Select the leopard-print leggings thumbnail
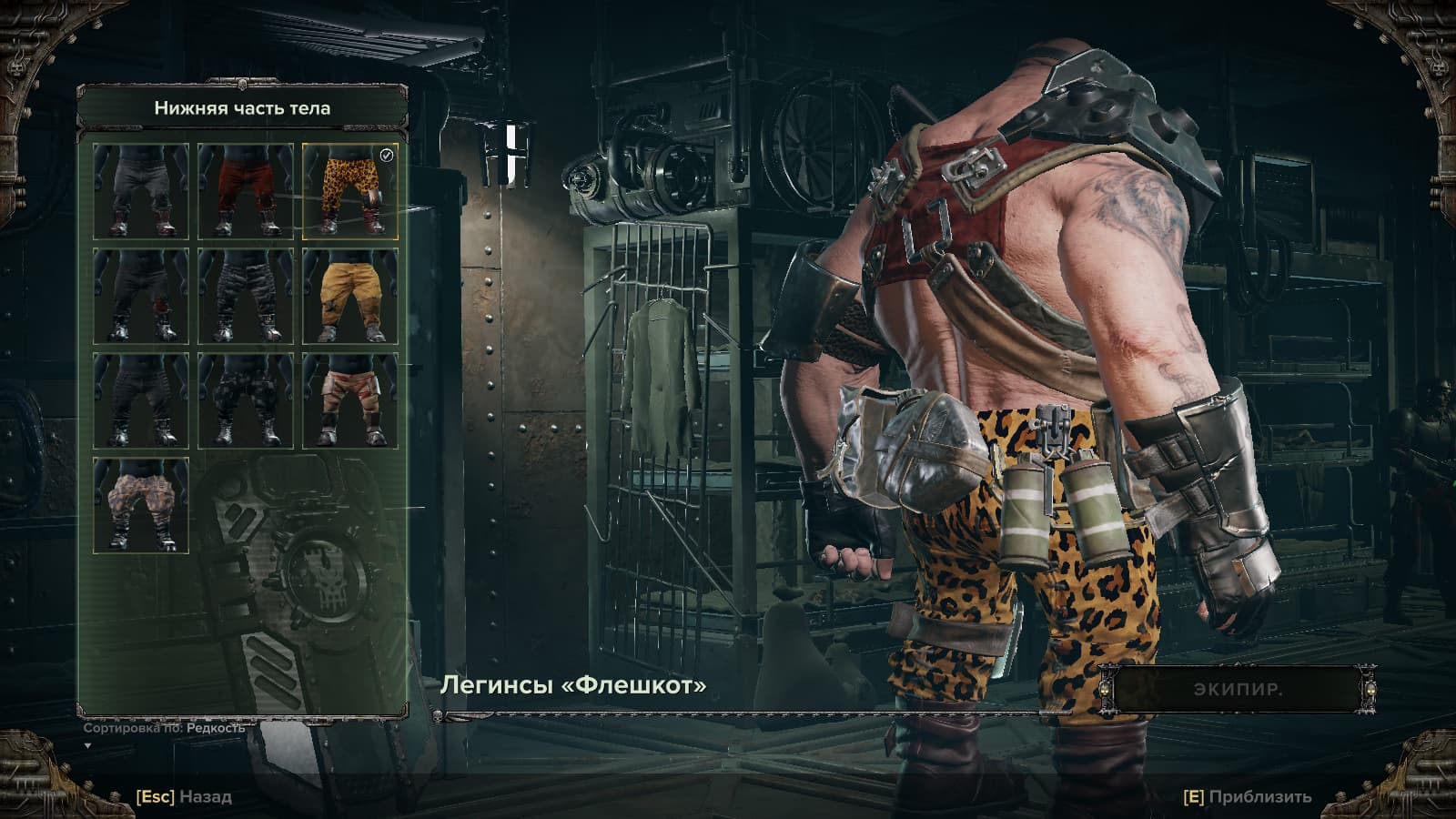This screenshot has height=819, width=1456. (350, 191)
